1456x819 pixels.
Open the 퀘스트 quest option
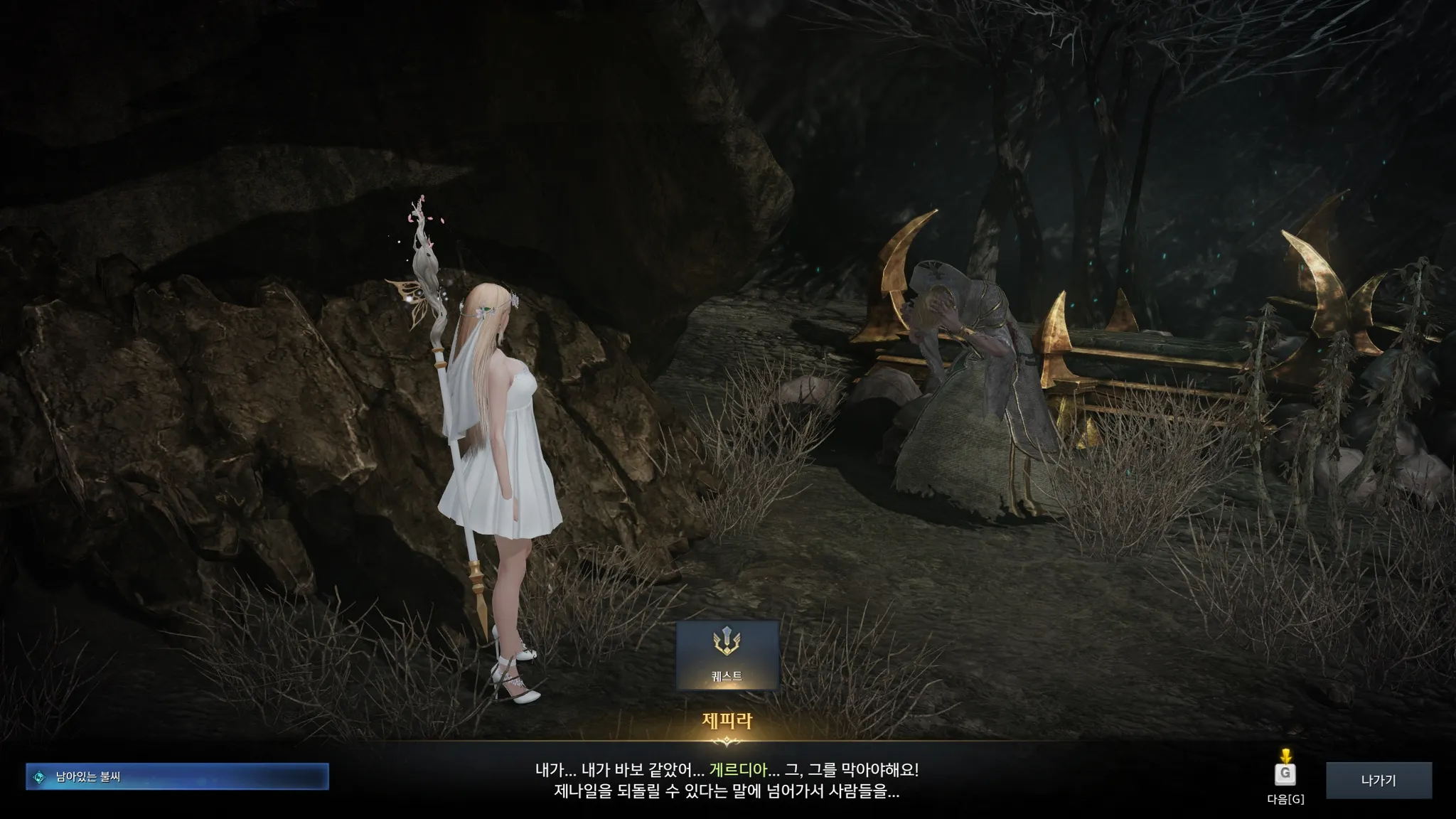(x=727, y=655)
